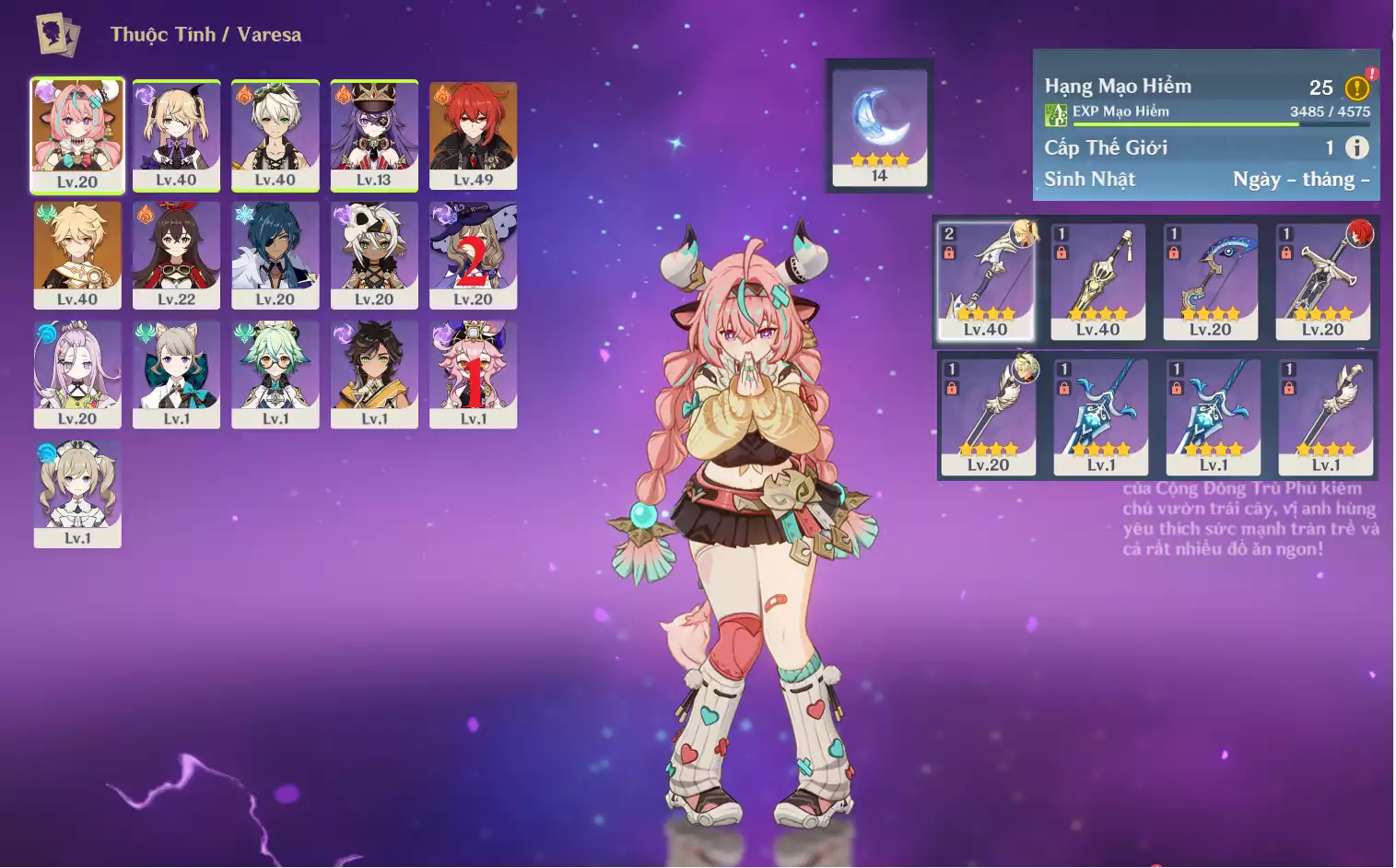Select the blue Lv.20 bow slot
The height and width of the screenshot is (868, 1396).
coord(1210,280)
